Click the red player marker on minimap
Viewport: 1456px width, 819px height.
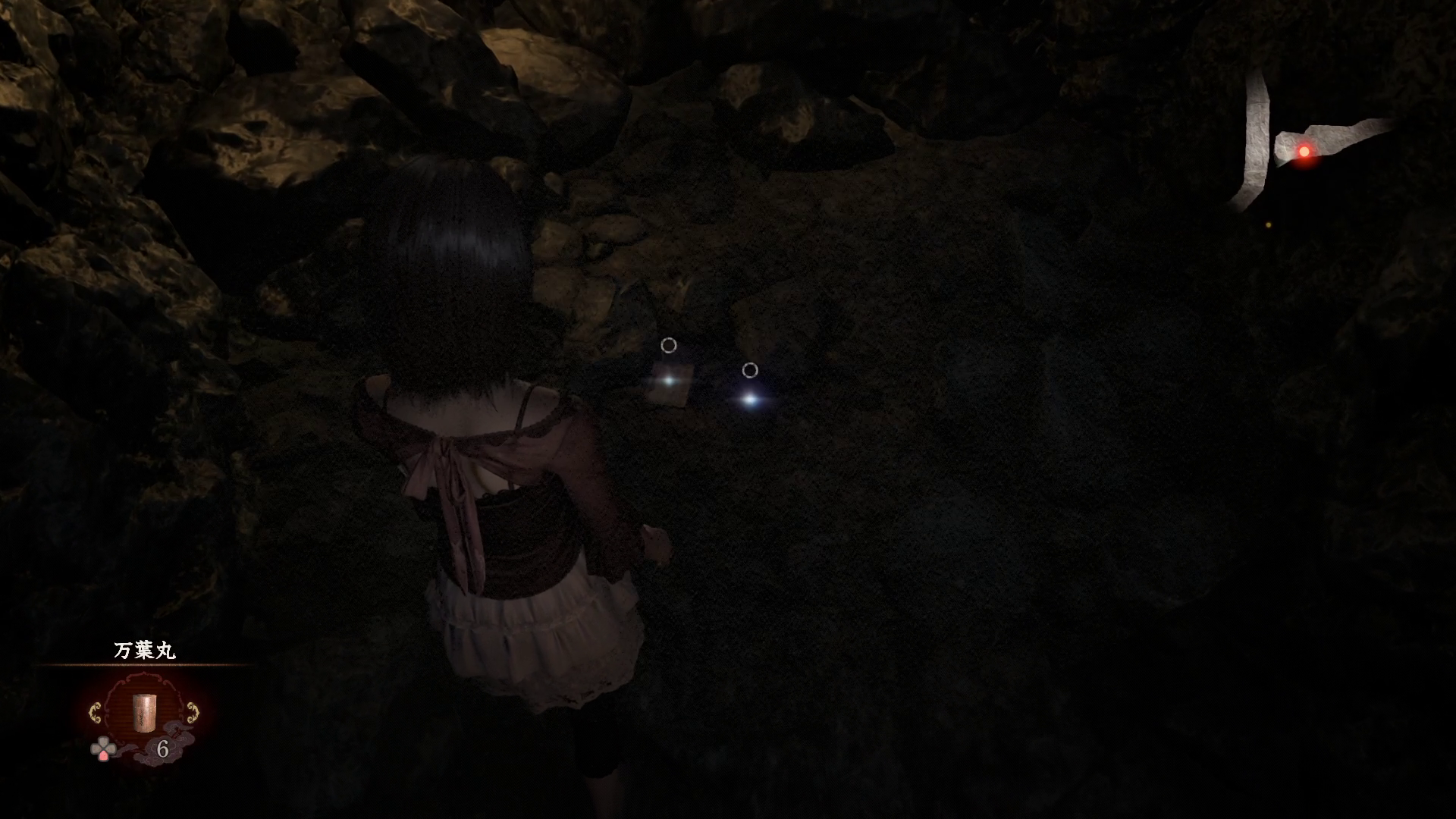(1304, 152)
